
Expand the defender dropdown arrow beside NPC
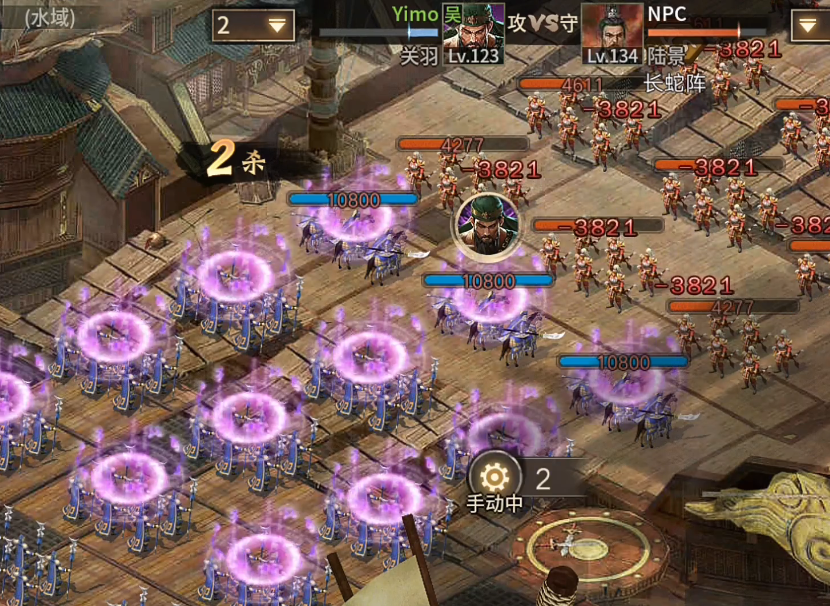809,25
